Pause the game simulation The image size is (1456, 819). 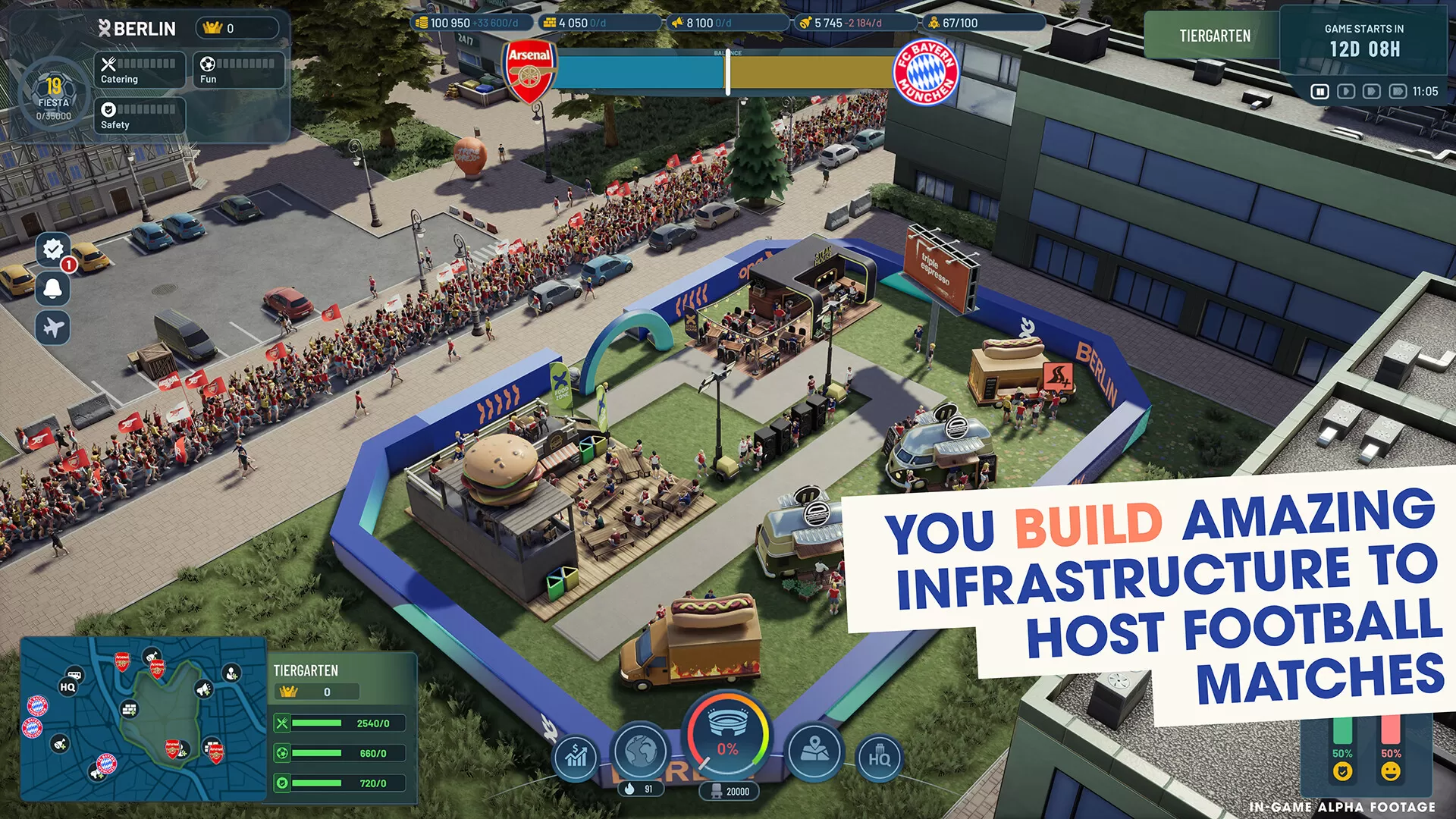[x=1320, y=91]
